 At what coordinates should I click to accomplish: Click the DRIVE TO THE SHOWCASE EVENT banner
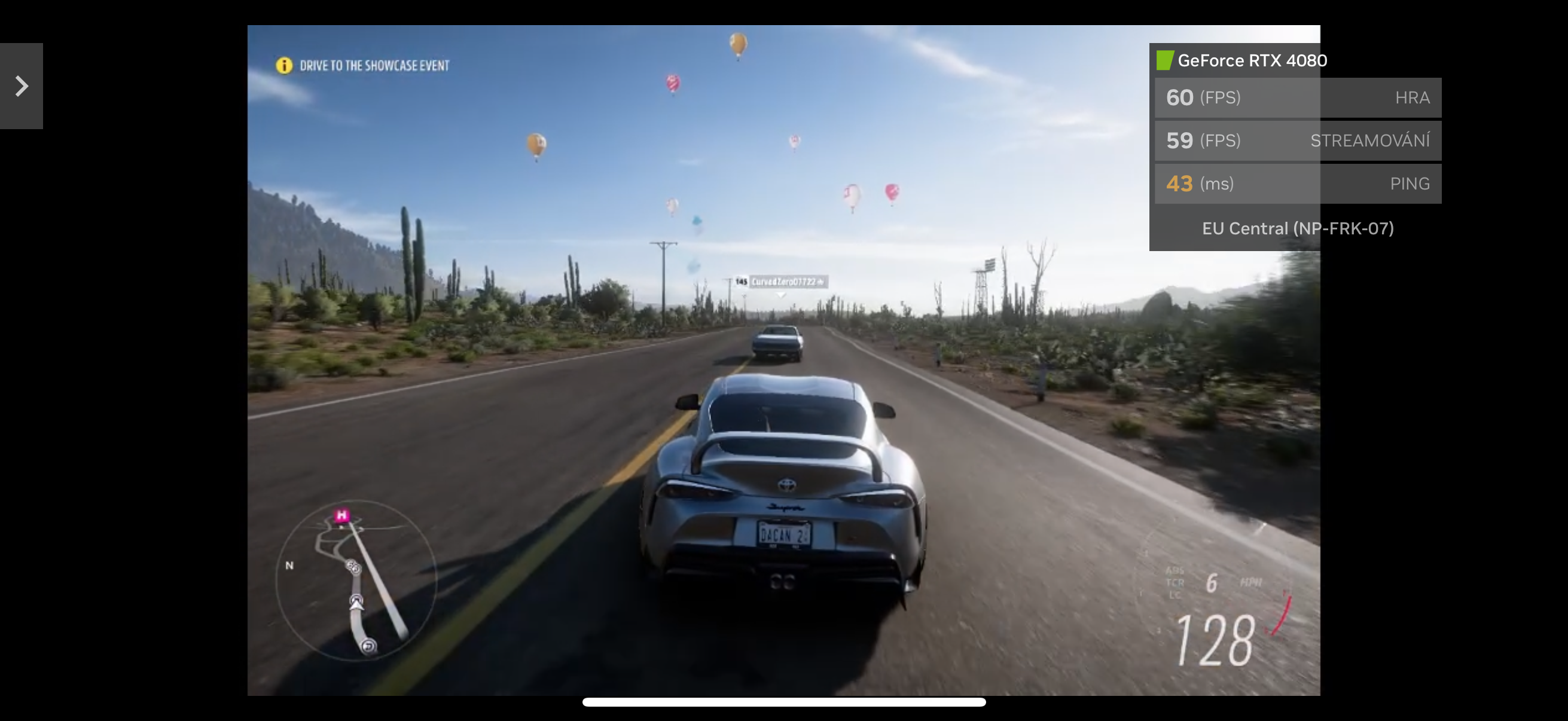click(375, 65)
